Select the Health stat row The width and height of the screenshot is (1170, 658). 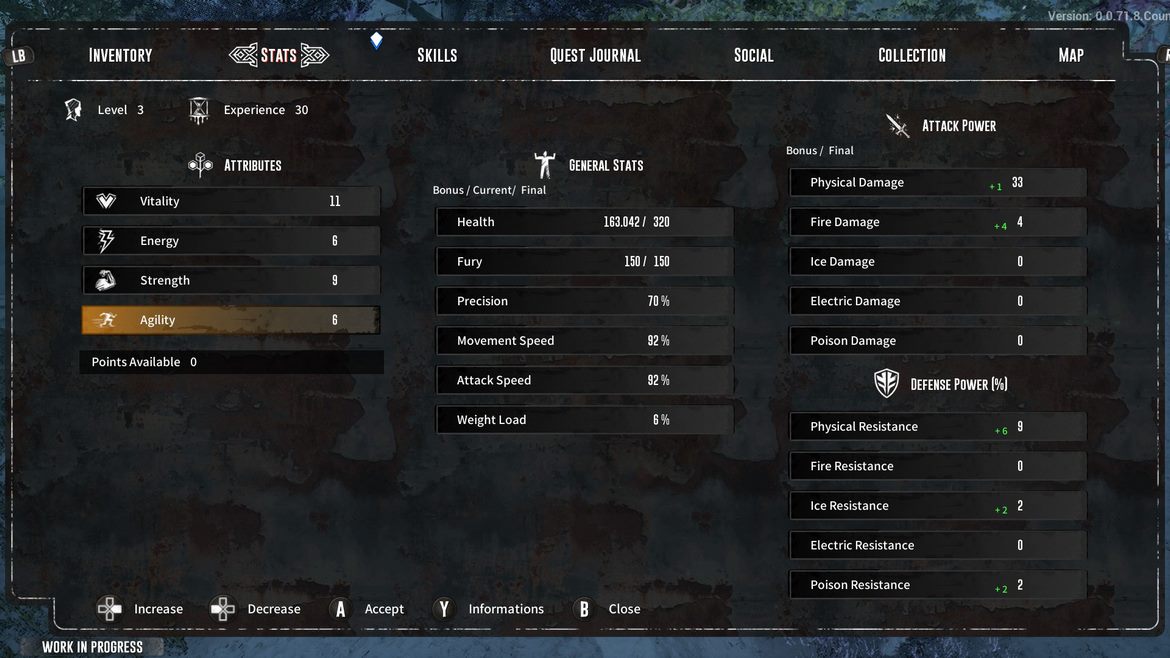coord(584,222)
